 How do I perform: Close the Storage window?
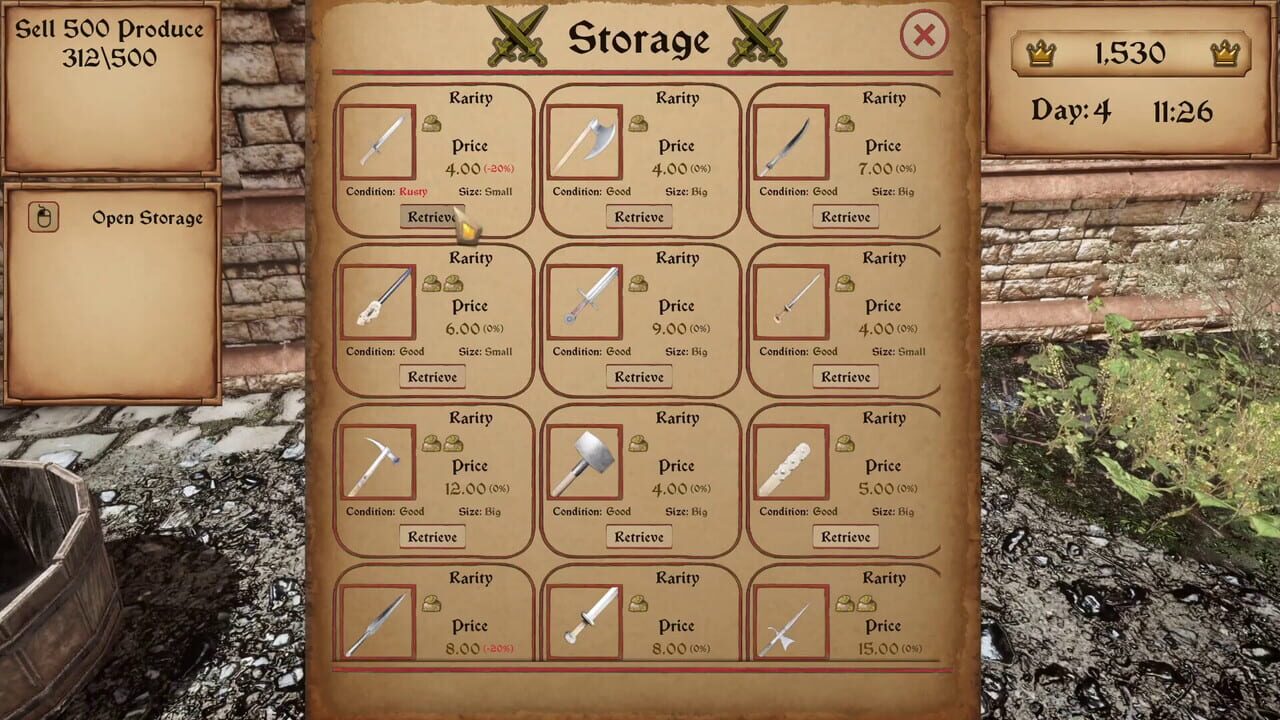922,35
